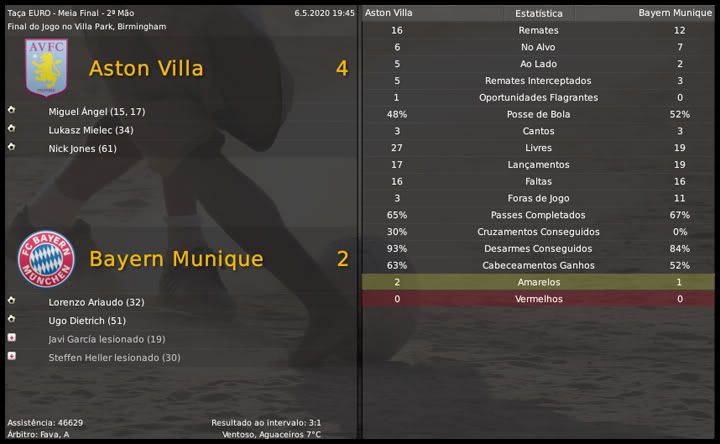The image size is (720, 444).
Task: Open Ugo Dietrich's player entry
Action: point(87,321)
